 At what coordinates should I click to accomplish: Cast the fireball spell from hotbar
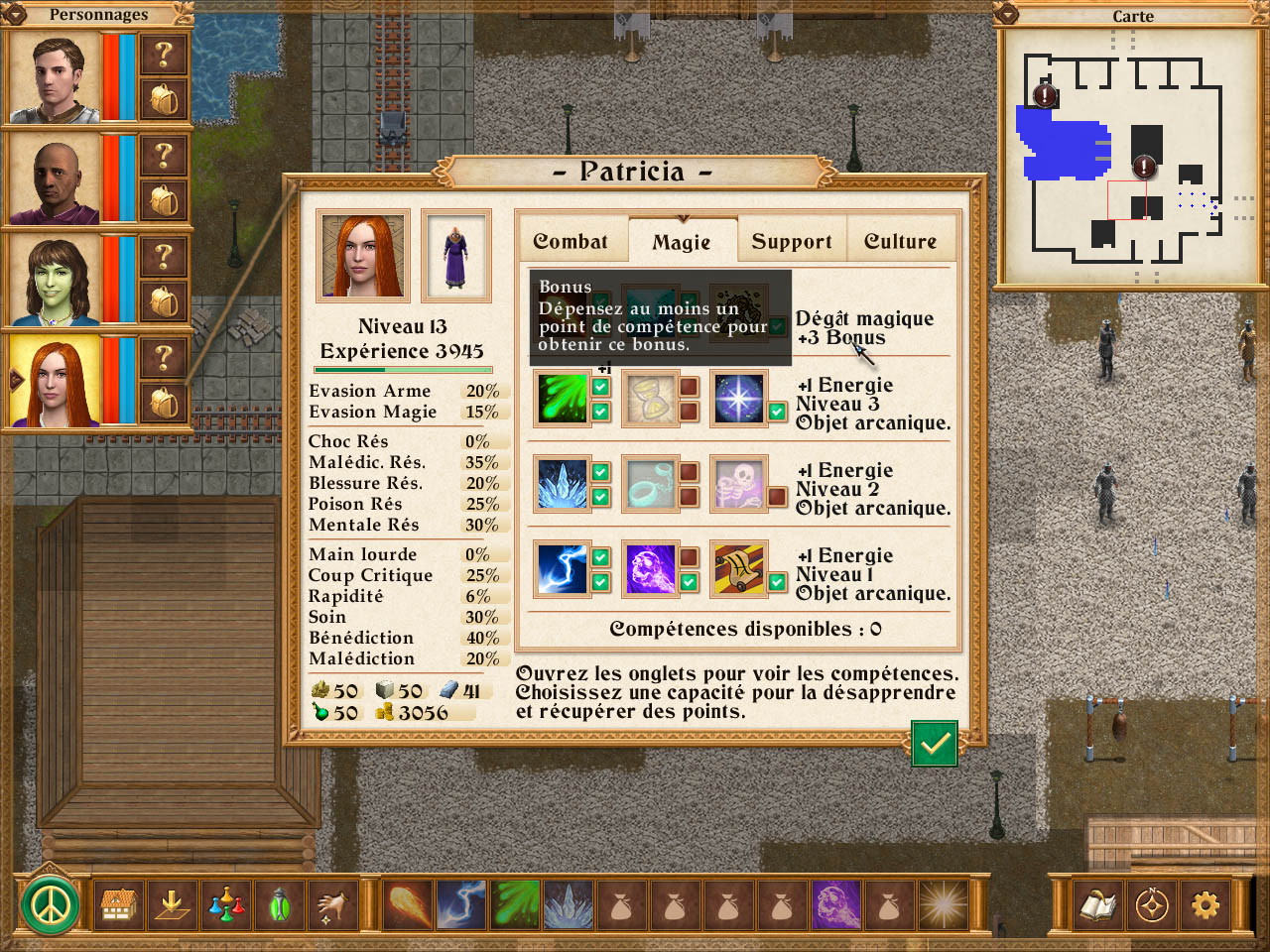point(407,904)
